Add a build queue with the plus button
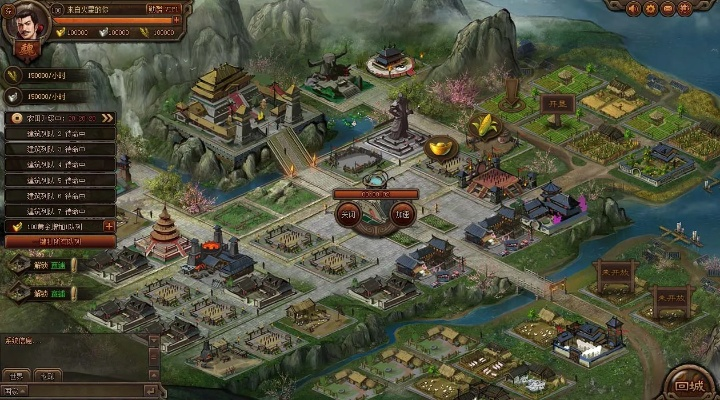 109,227
